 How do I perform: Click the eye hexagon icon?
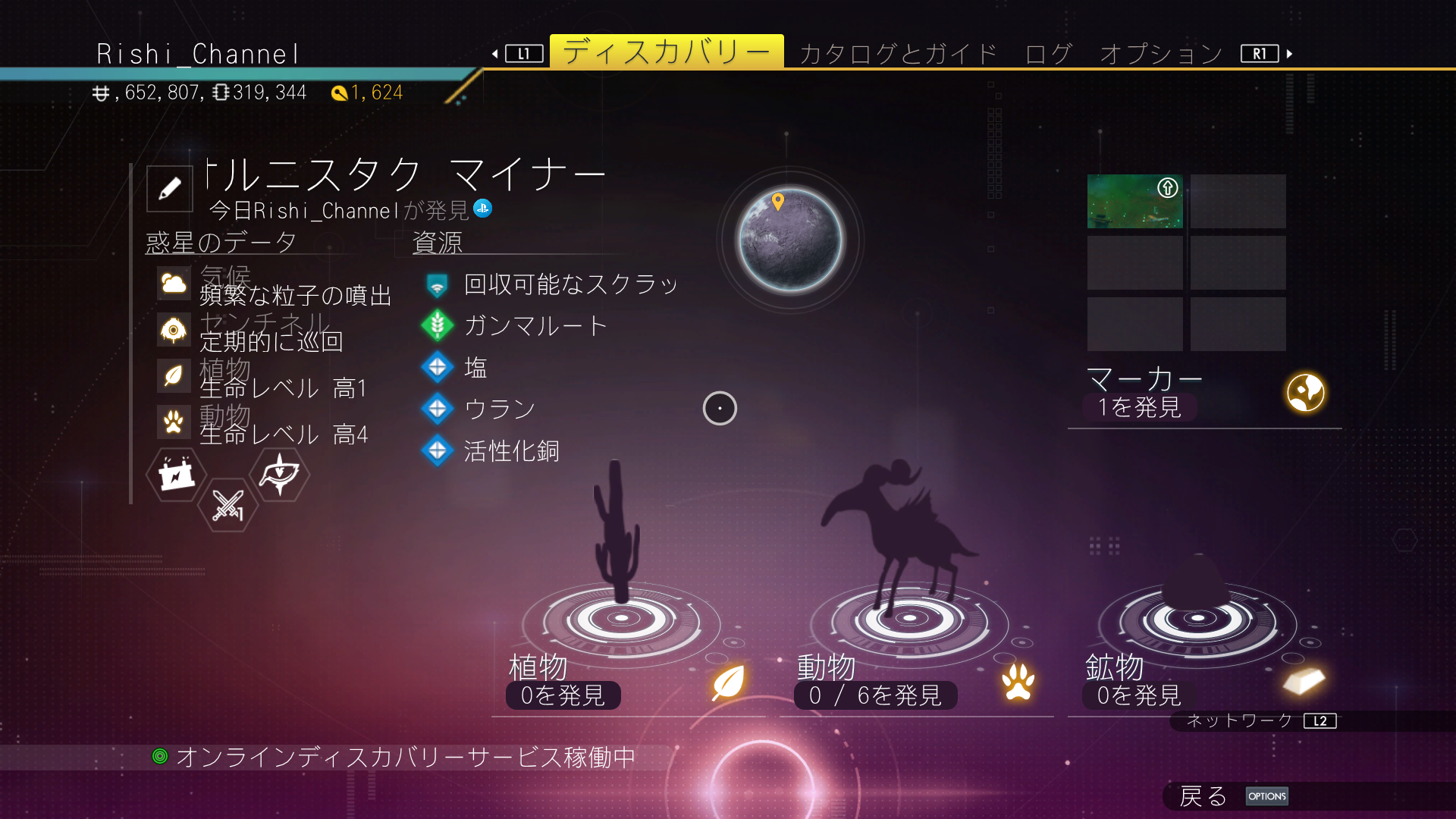pos(279,475)
